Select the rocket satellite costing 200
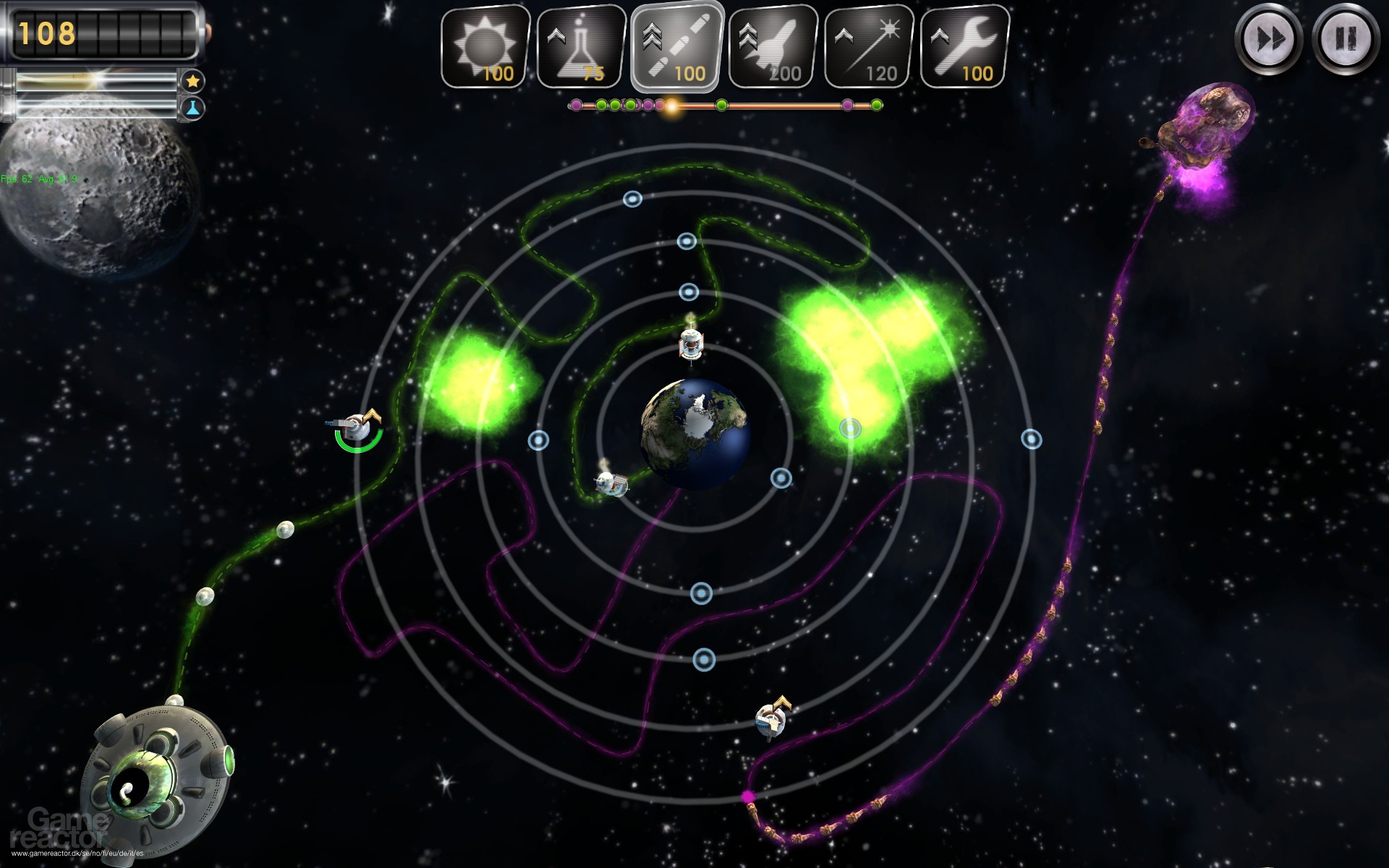The height and width of the screenshot is (868, 1389). pos(773,47)
